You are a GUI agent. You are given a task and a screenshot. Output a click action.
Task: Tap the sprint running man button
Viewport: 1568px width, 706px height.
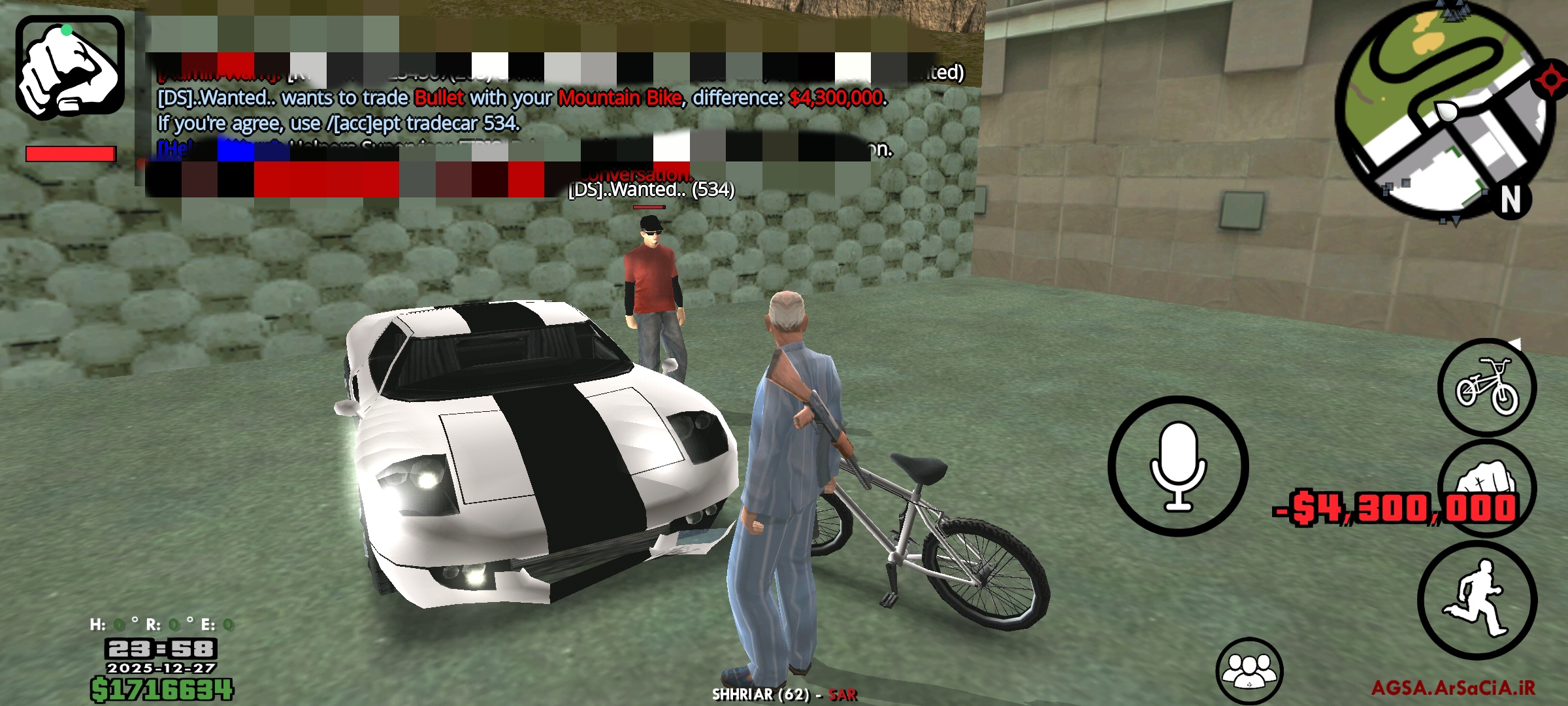click(x=1477, y=599)
